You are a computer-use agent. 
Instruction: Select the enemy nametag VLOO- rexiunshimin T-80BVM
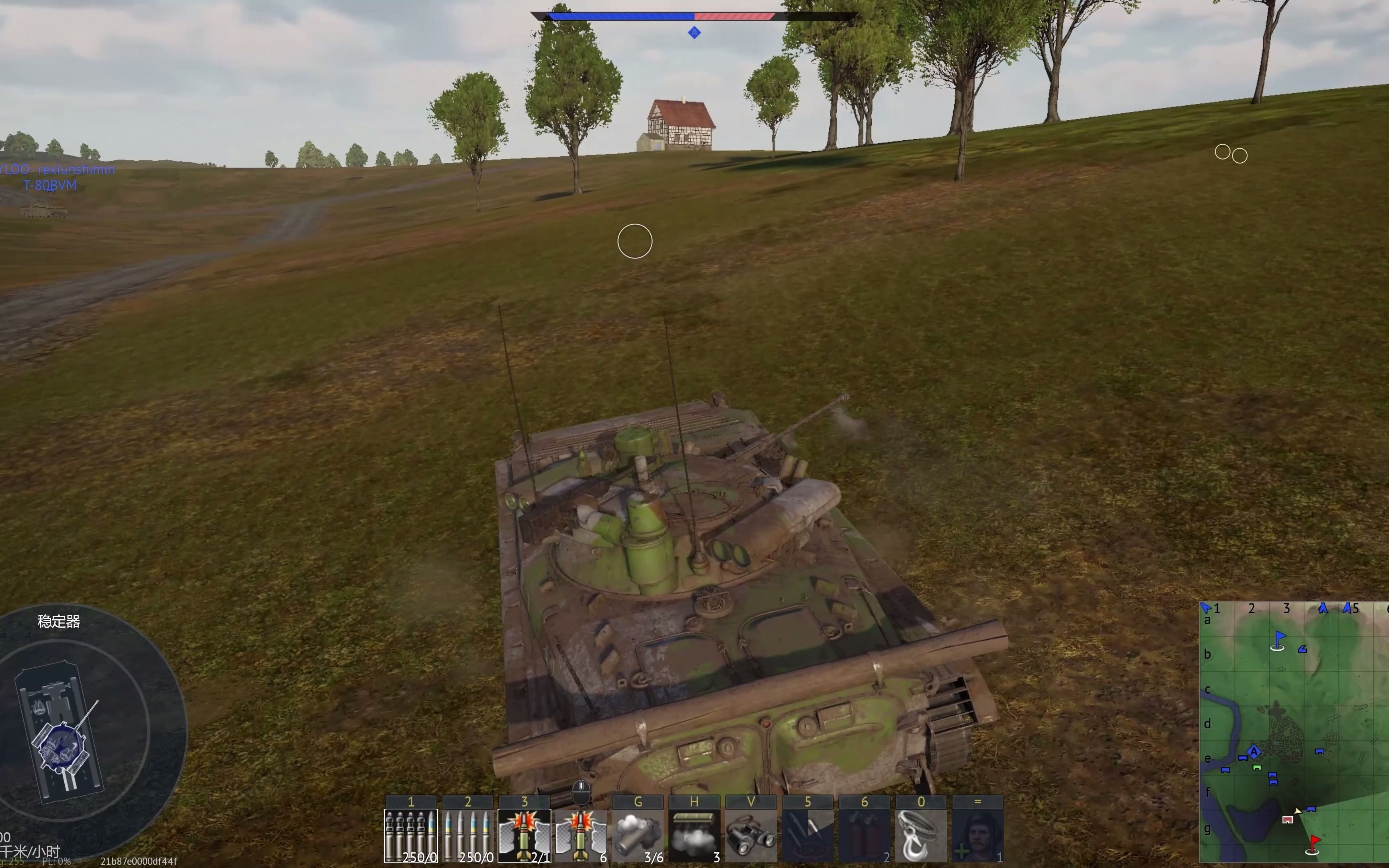[x=57, y=177]
